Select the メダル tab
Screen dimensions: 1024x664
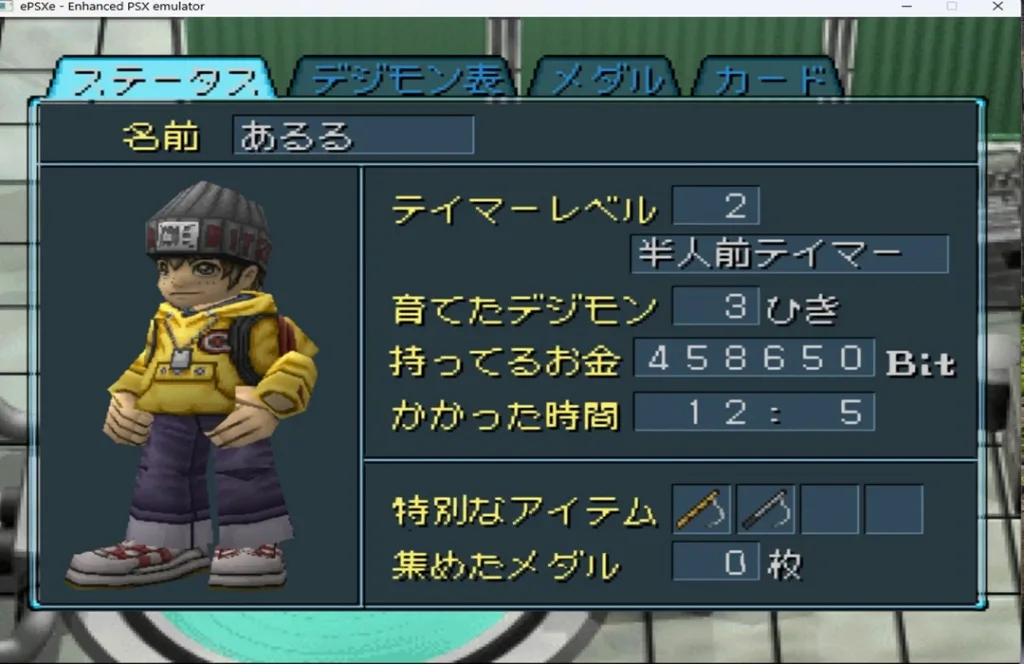click(607, 80)
